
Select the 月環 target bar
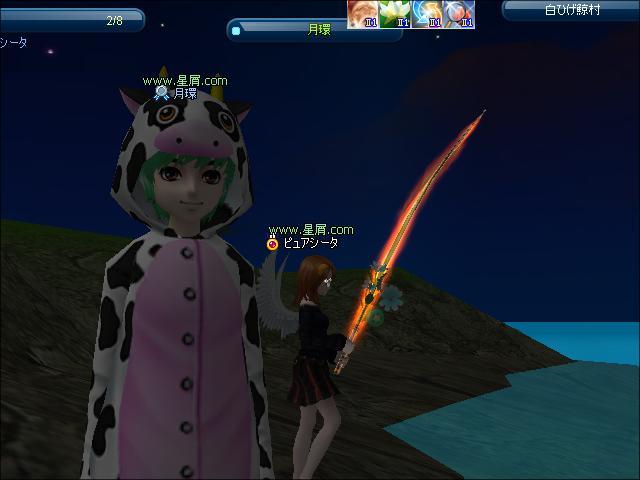click(314, 30)
